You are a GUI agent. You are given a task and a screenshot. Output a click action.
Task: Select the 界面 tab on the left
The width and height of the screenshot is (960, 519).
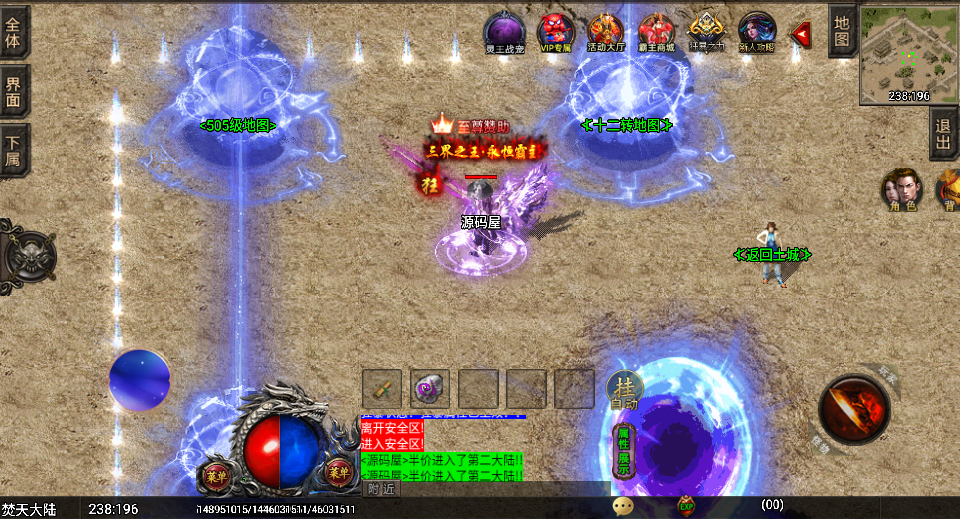[14, 91]
